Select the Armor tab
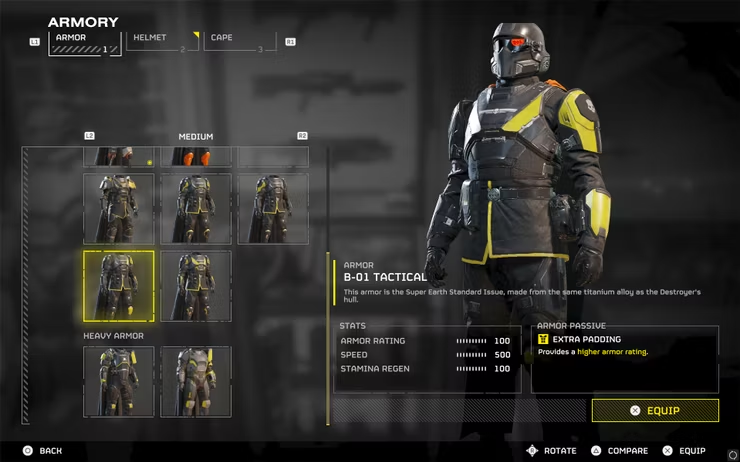 click(84, 41)
